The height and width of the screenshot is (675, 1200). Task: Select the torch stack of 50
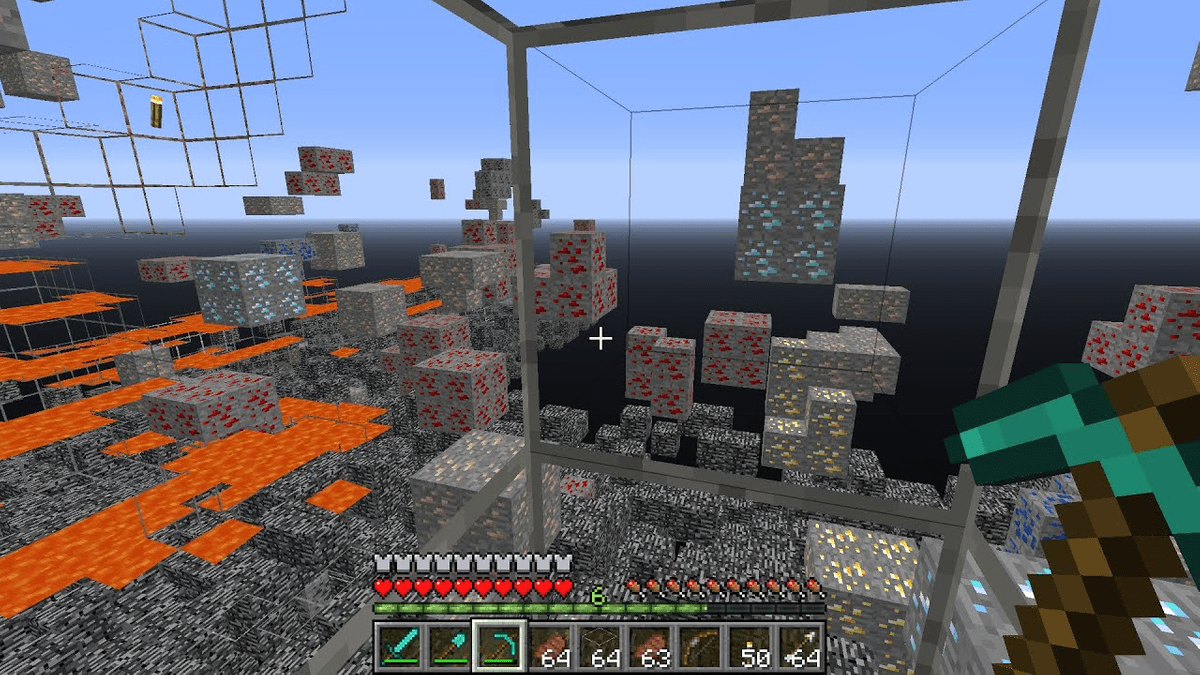[750, 646]
